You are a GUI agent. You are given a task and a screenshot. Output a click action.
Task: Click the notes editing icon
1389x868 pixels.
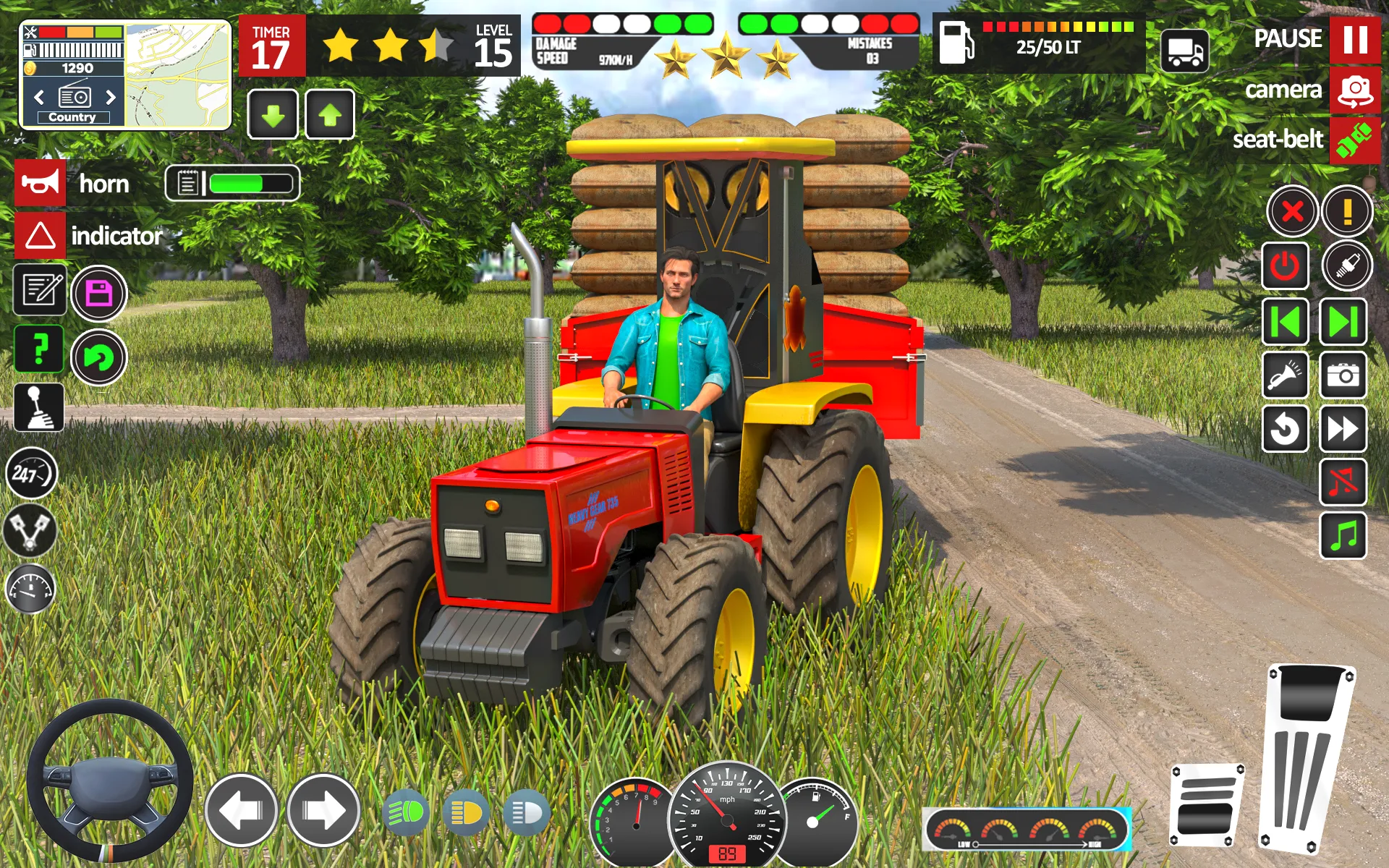[40, 291]
